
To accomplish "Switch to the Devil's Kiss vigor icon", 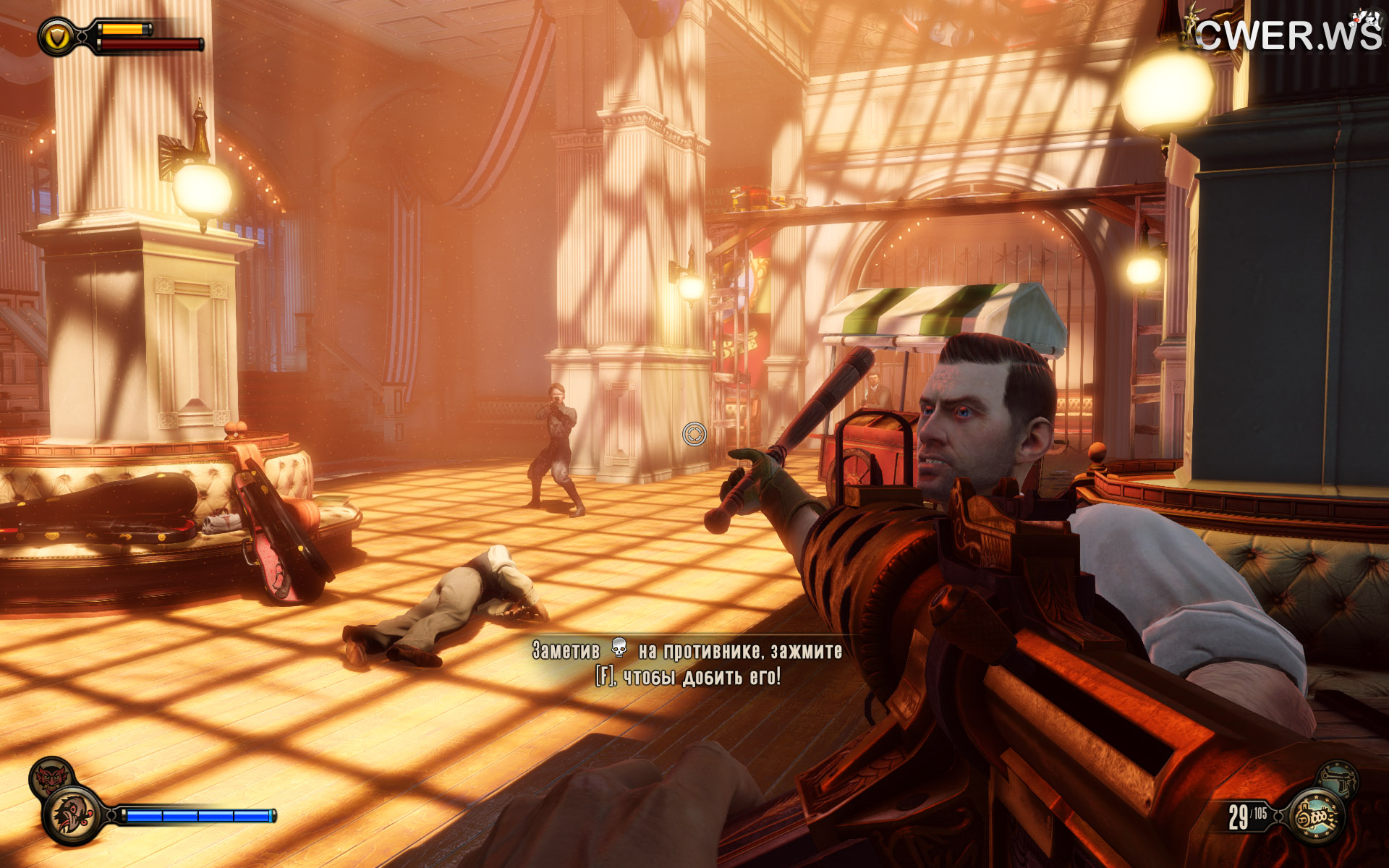I will pos(49,777).
